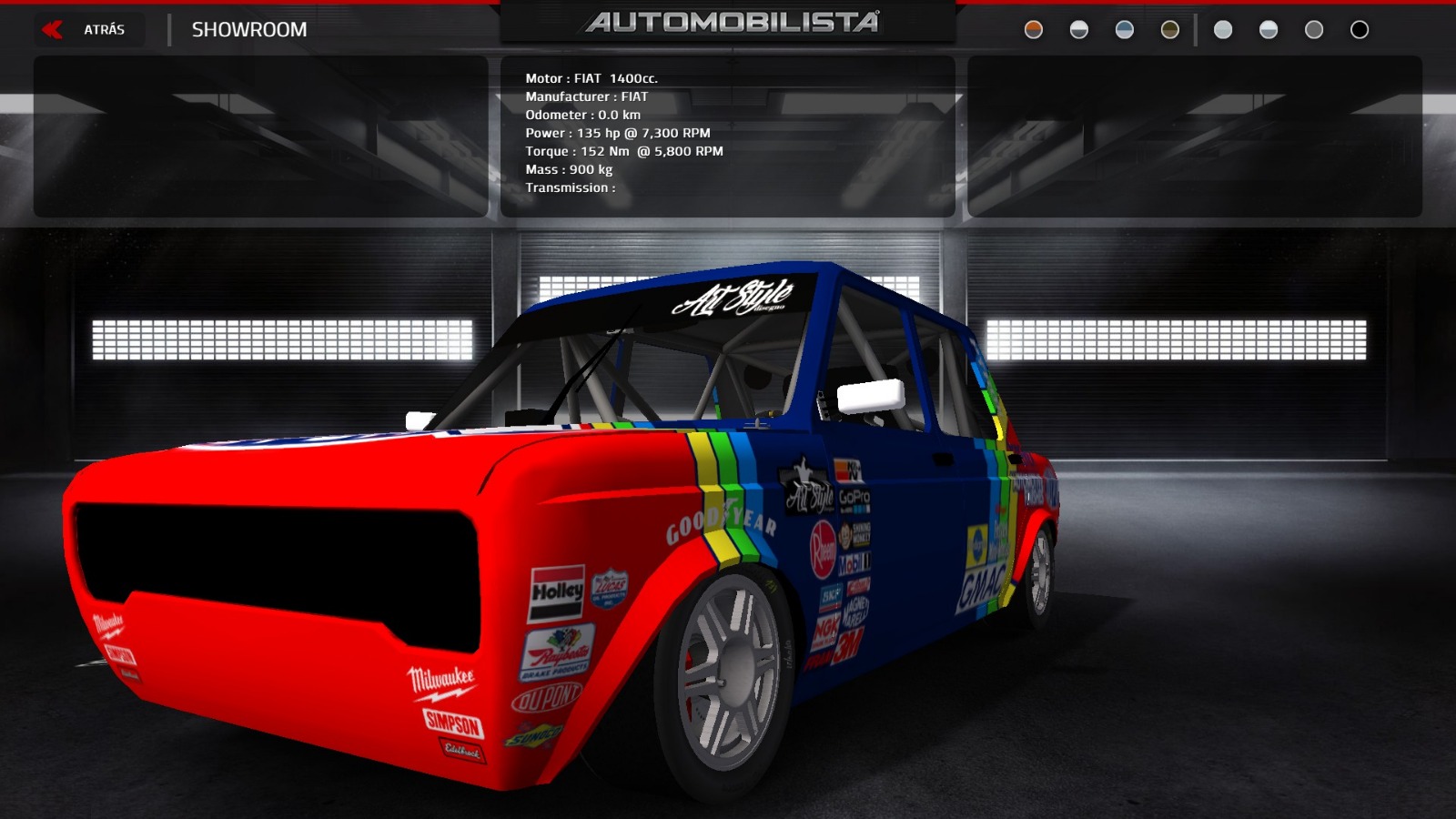1456x819 pixels.
Task: Select the solid dark grey swatch
Action: point(1314,30)
